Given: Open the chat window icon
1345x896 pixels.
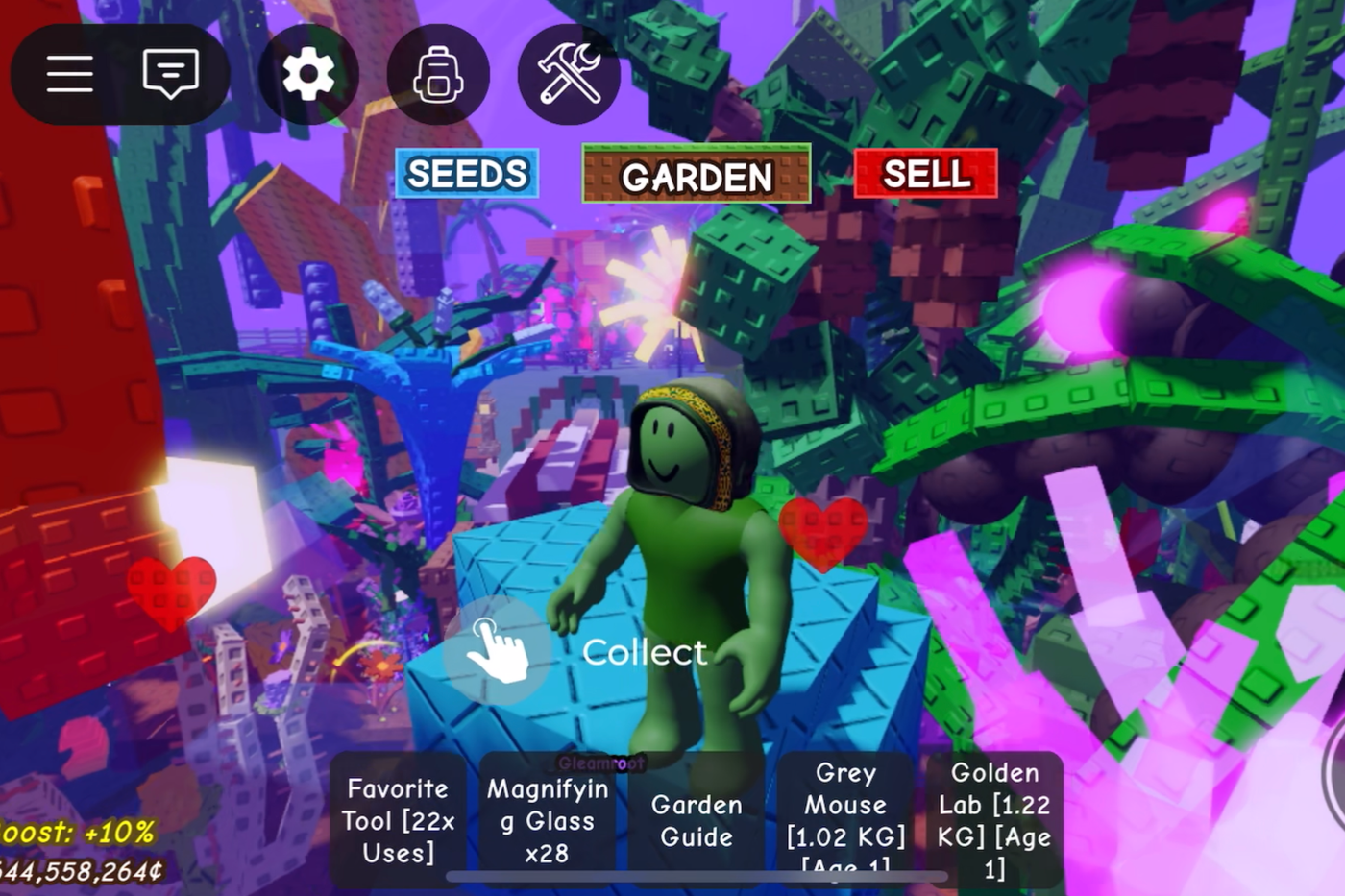Looking at the screenshot, I should [170, 74].
